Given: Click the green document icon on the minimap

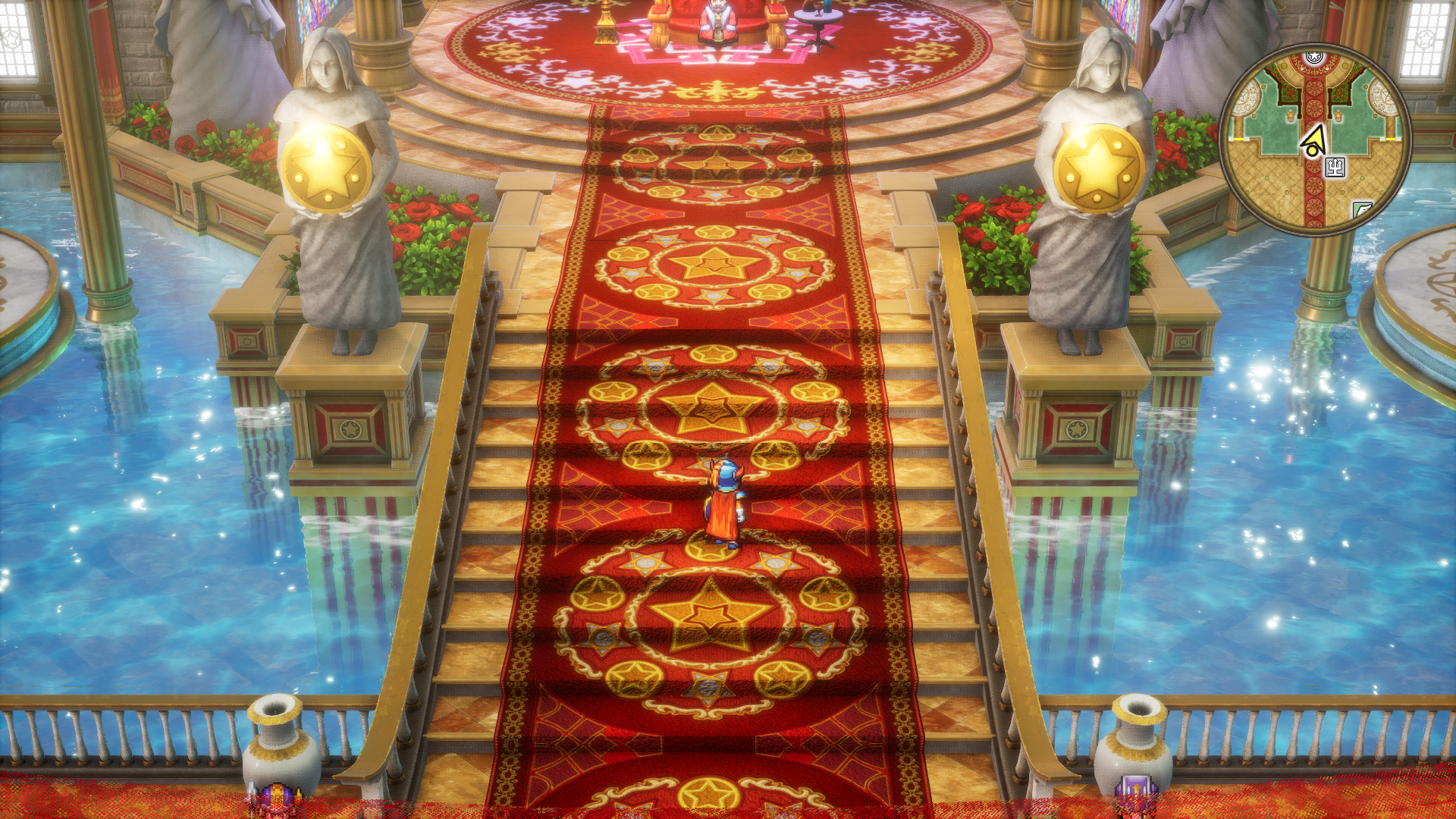Looking at the screenshot, I should [x=1364, y=209].
